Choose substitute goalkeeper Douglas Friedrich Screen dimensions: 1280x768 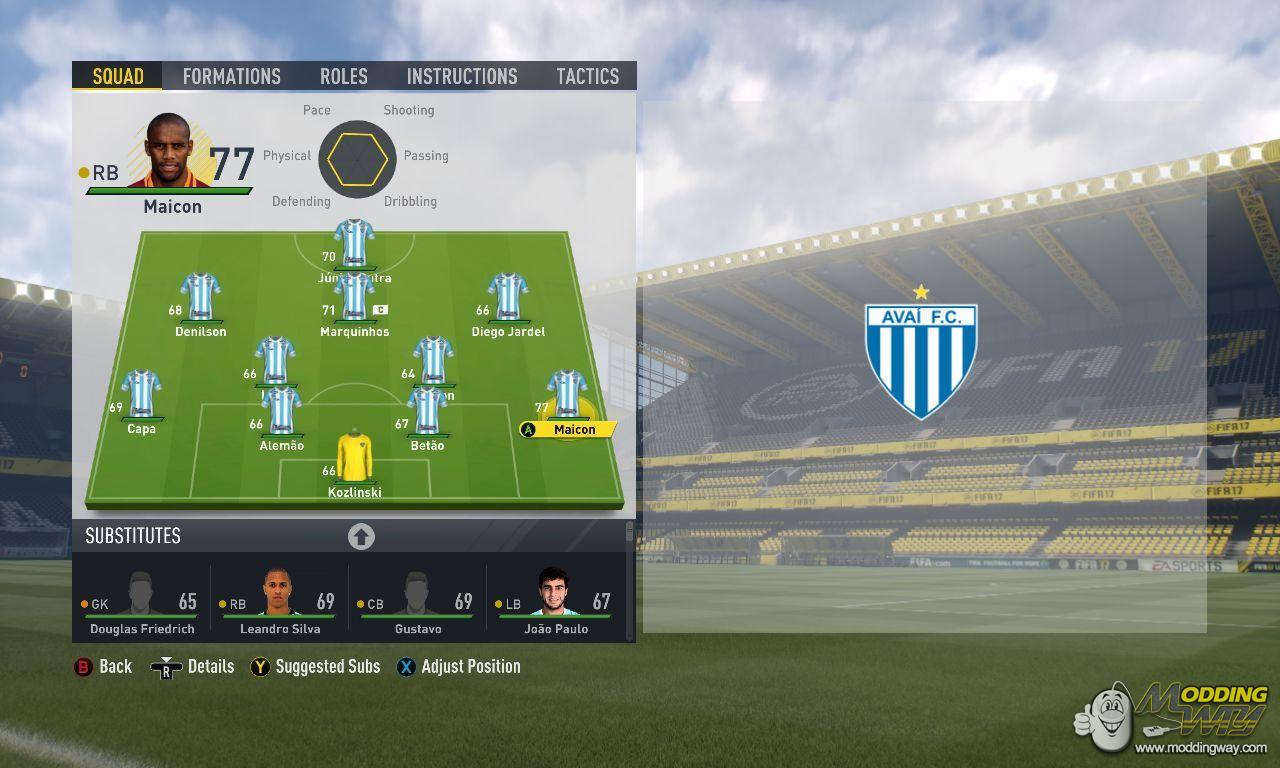141,601
